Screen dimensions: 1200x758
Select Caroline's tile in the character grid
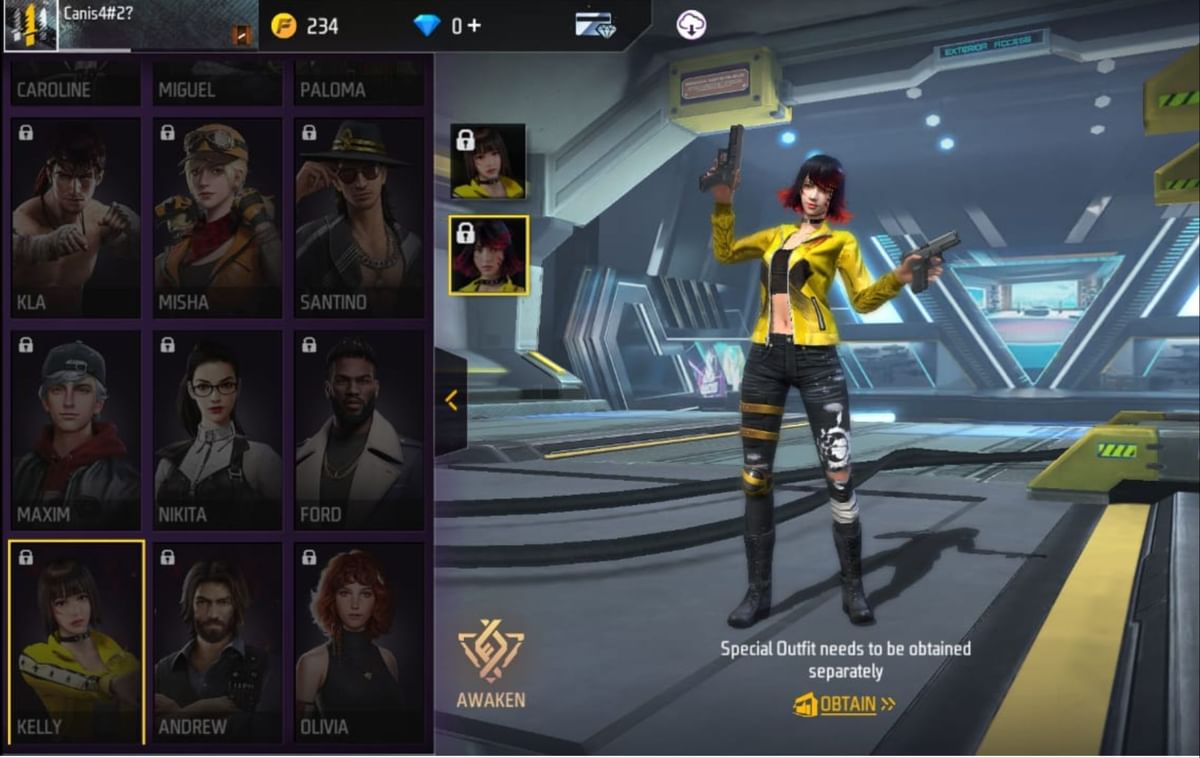click(76, 84)
